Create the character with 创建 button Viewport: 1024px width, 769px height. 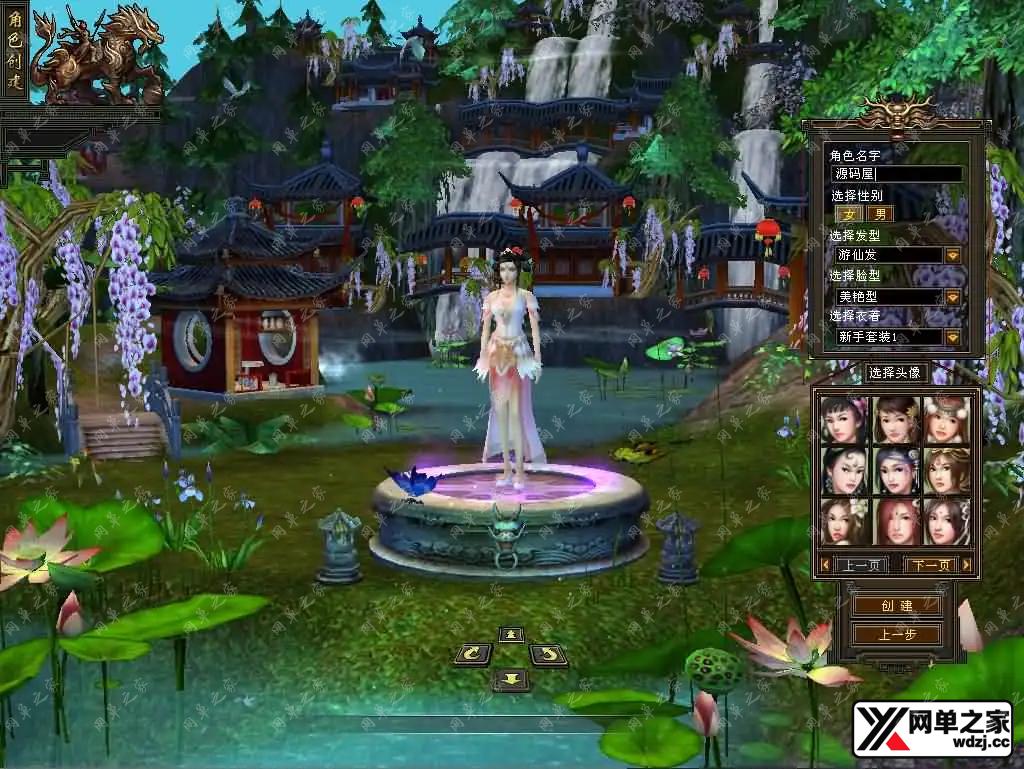(897, 605)
